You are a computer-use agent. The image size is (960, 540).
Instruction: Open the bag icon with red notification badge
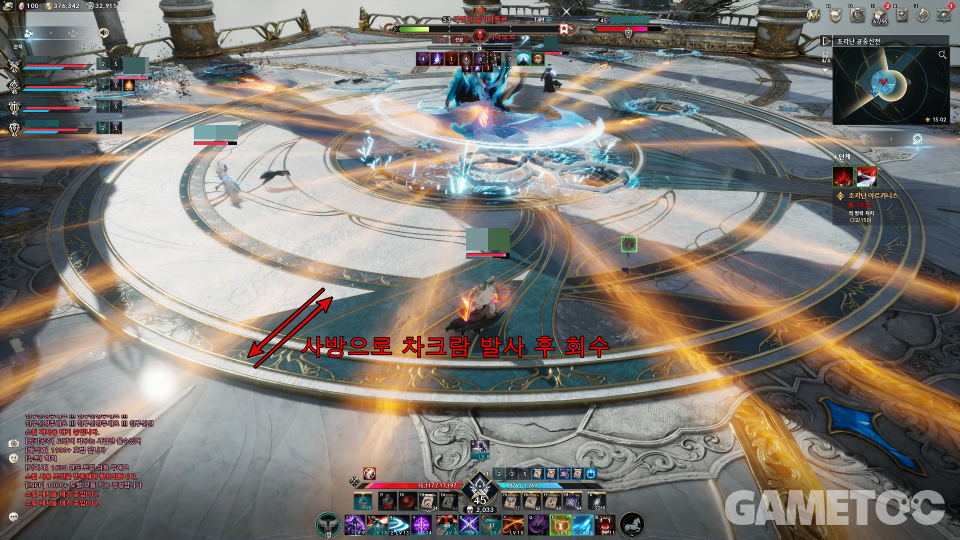coord(879,14)
